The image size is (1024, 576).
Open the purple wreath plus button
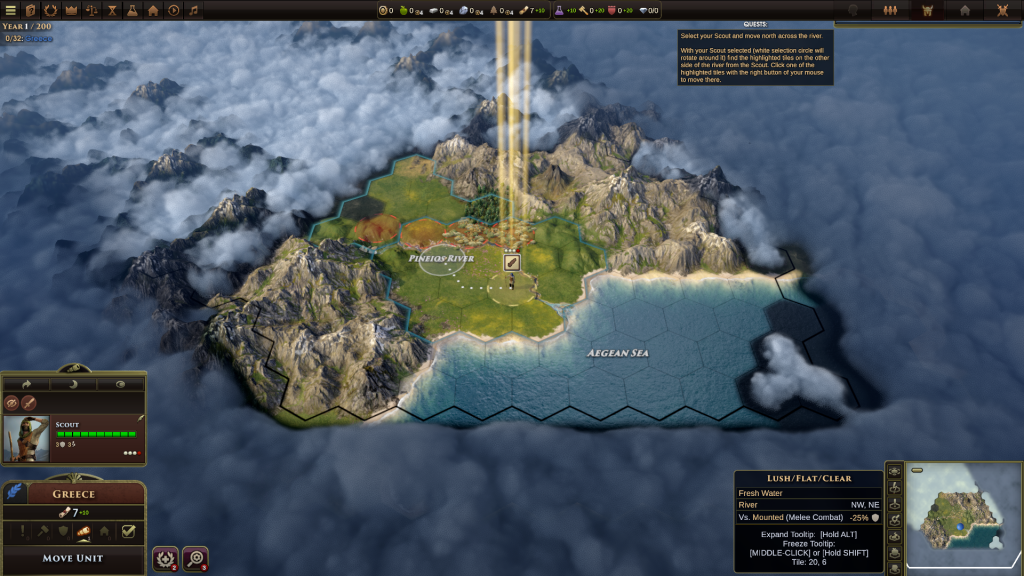(x=165, y=557)
